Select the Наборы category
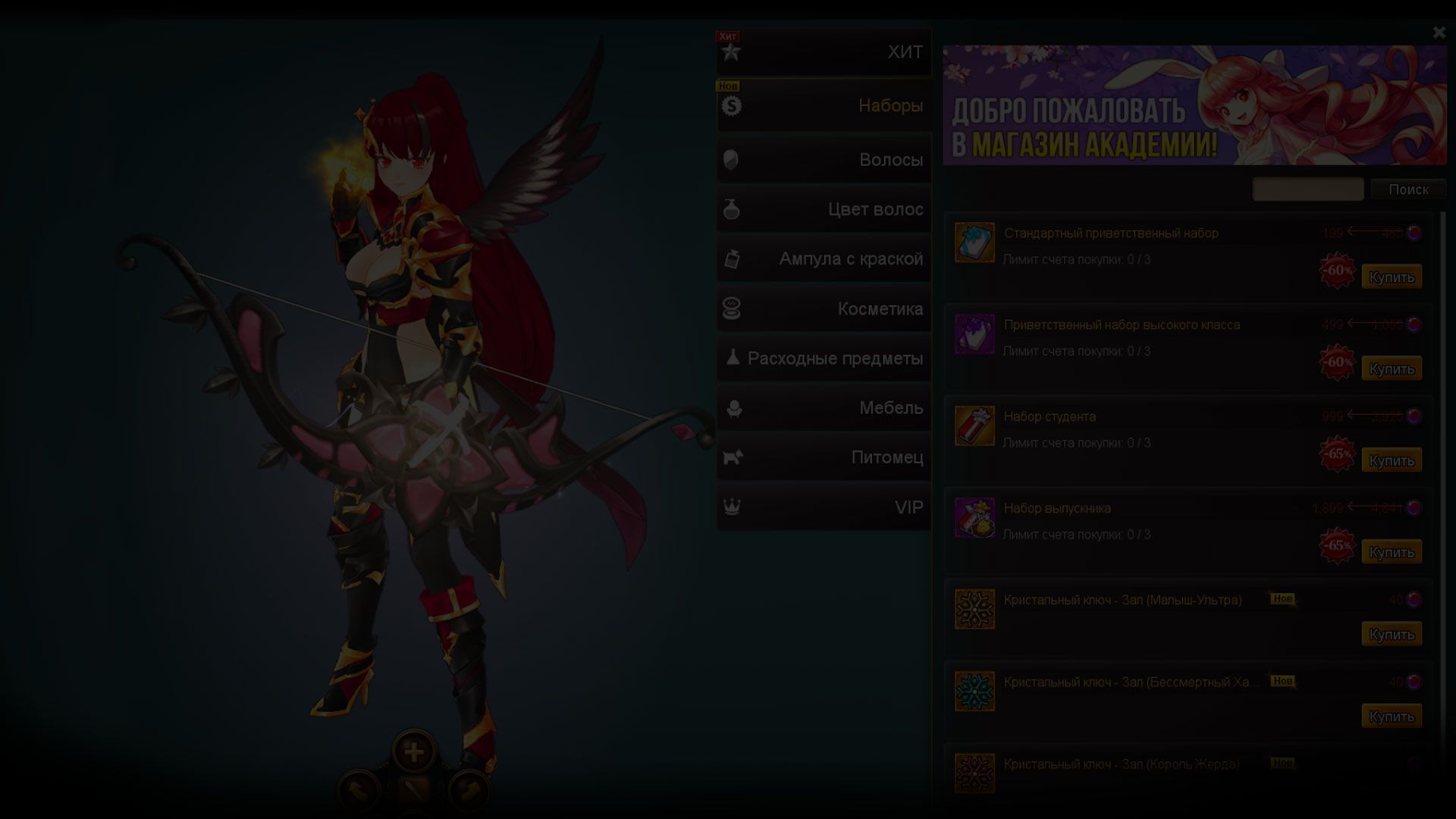This screenshot has height=819, width=1456. point(824,106)
